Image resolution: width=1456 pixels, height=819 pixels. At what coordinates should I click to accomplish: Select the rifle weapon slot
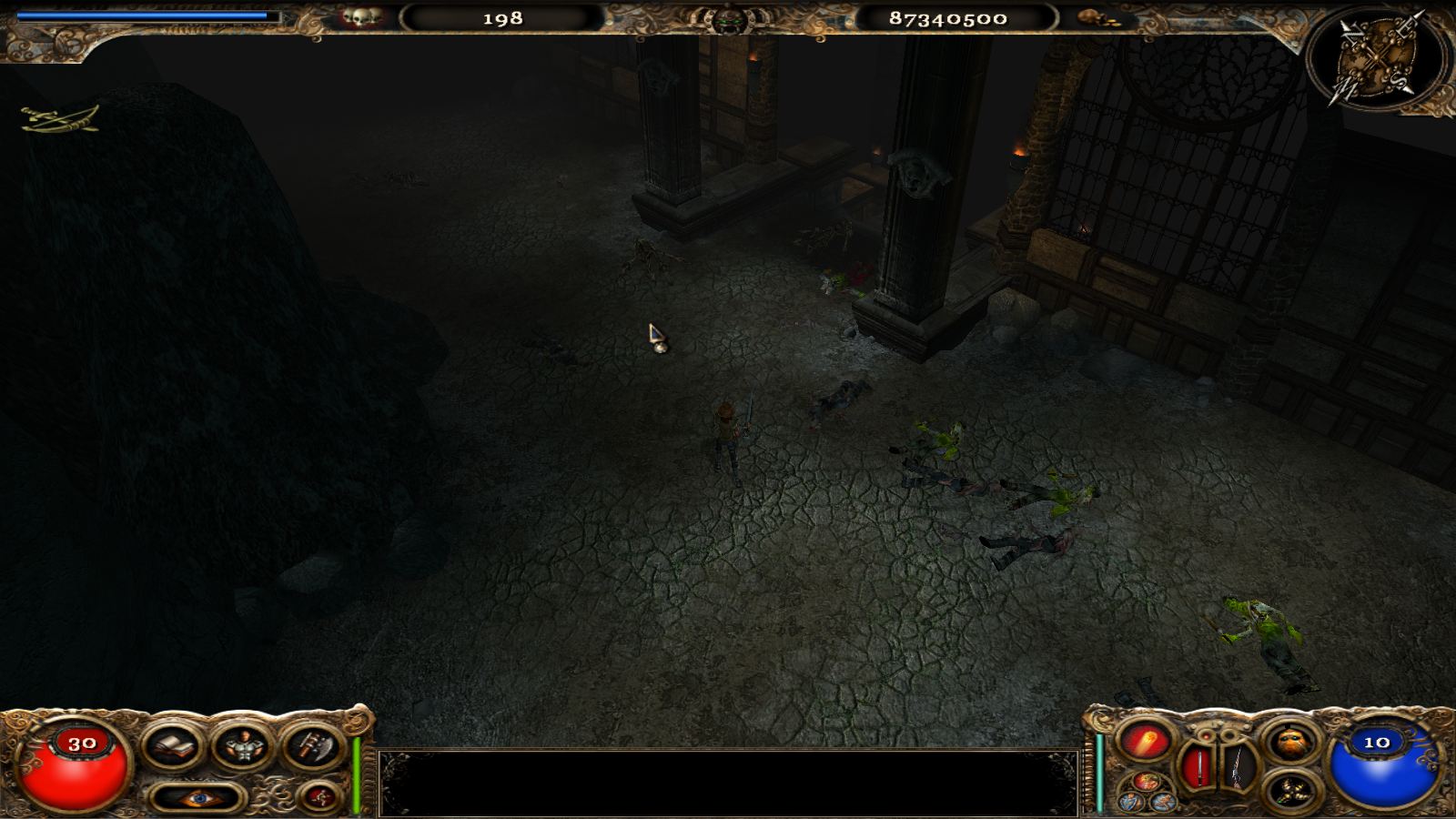1237,768
